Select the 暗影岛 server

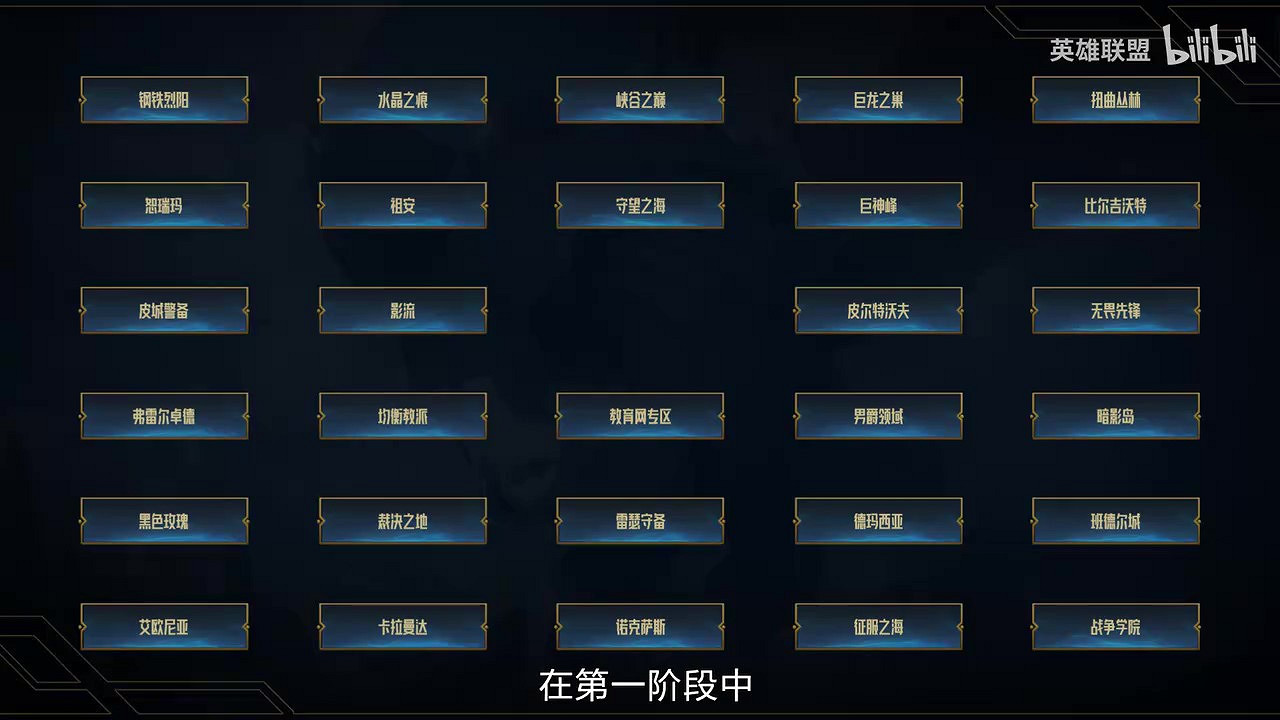pyautogui.click(x=1116, y=416)
